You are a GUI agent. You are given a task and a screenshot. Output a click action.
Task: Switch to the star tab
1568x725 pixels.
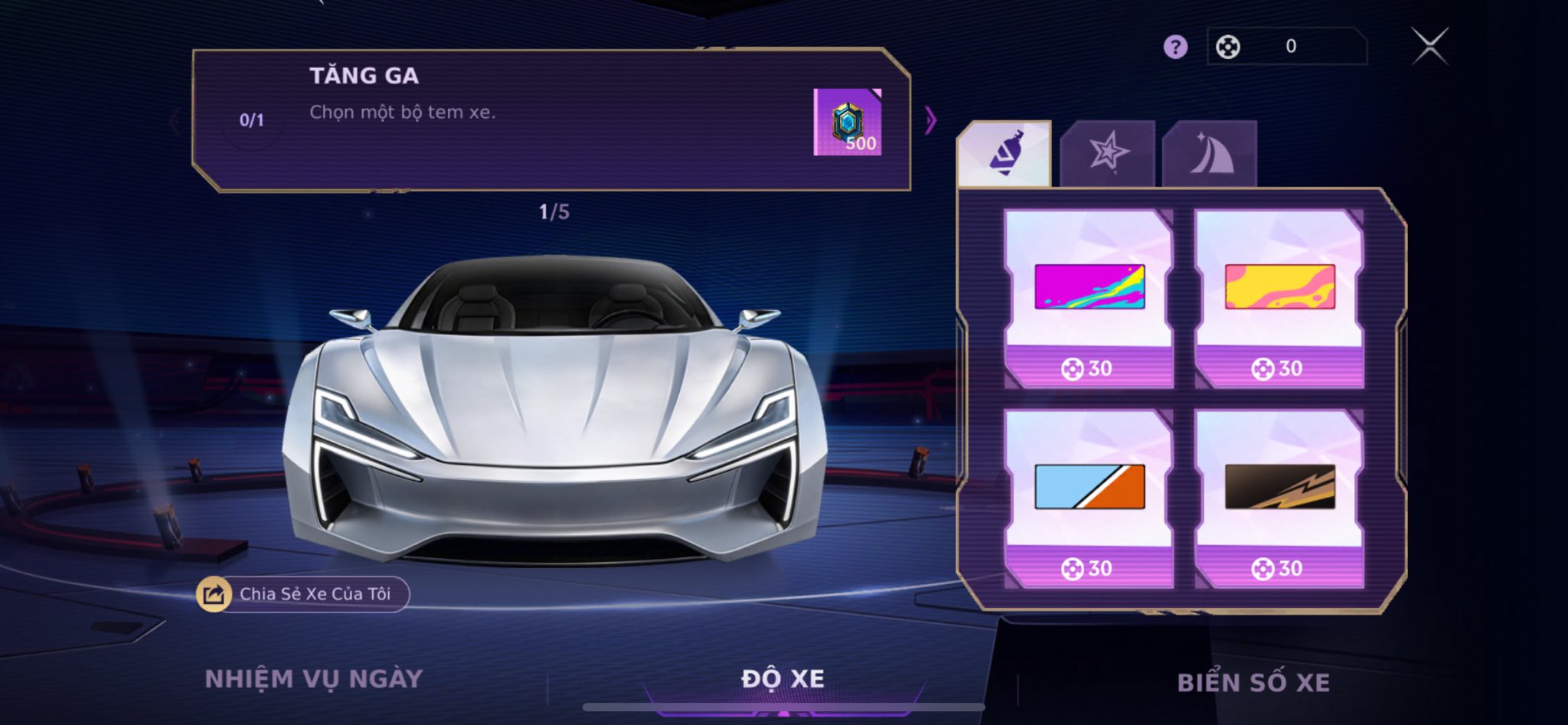pyautogui.click(x=1107, y=153)
